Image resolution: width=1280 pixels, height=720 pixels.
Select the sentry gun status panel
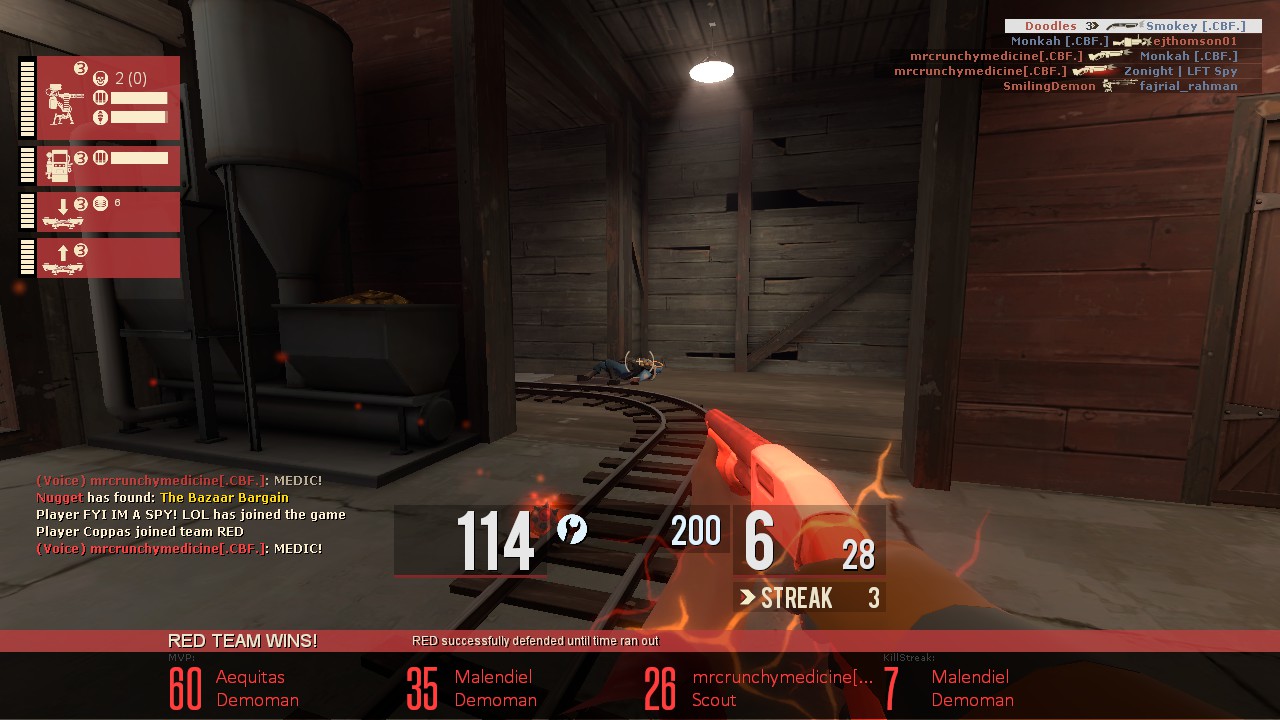coord(108,98)
